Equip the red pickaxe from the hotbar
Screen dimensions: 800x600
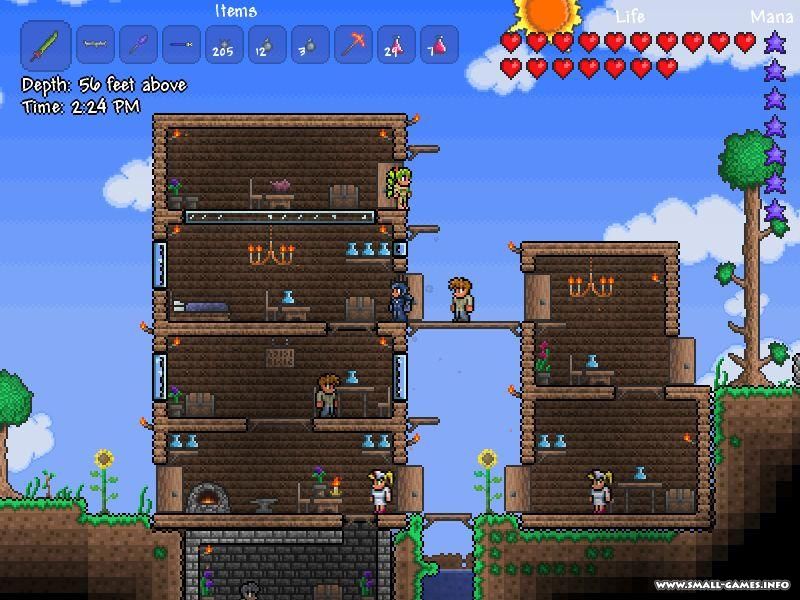[353, 45]
